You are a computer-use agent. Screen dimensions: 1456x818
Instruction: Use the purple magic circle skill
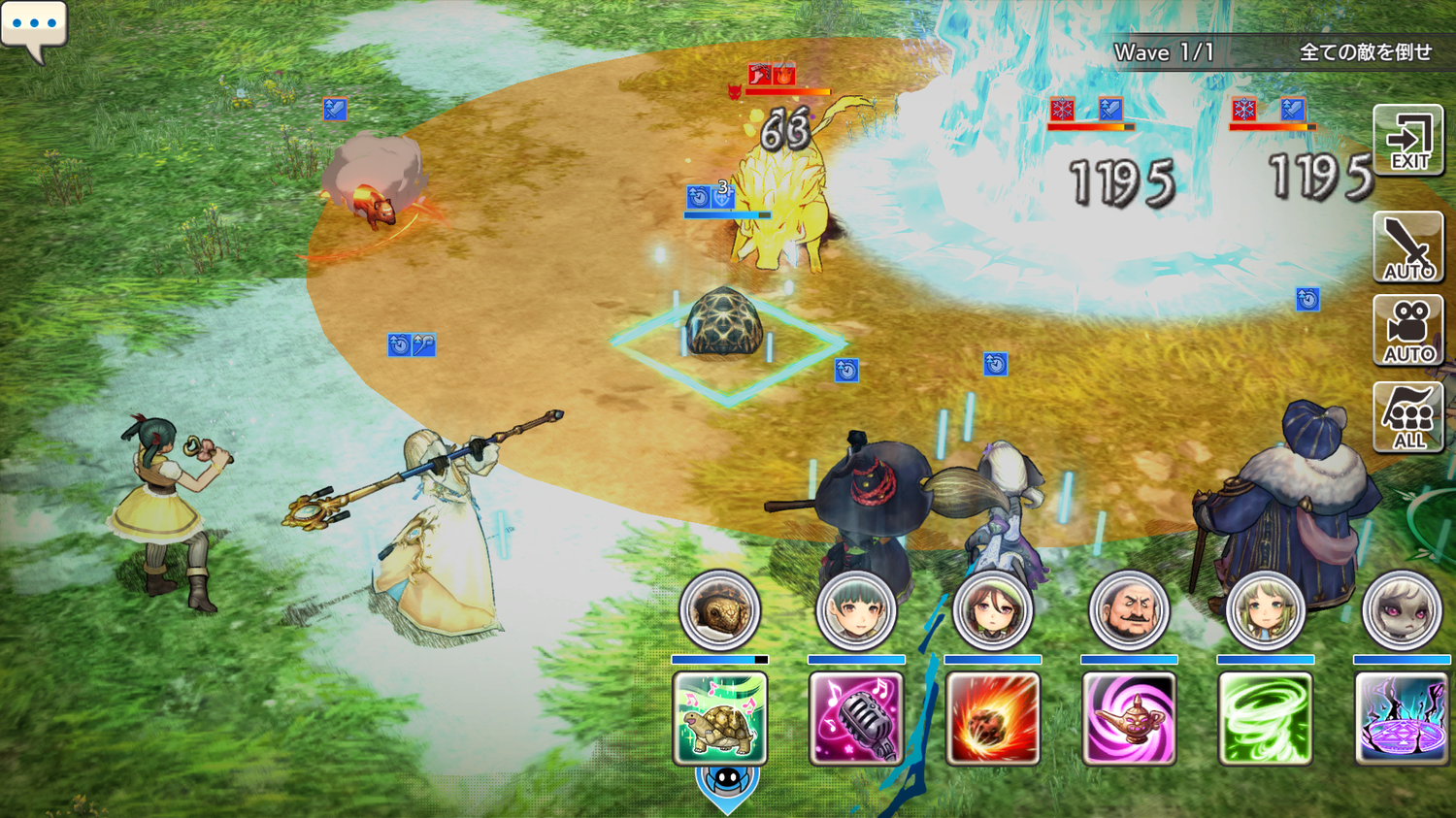1402,718
